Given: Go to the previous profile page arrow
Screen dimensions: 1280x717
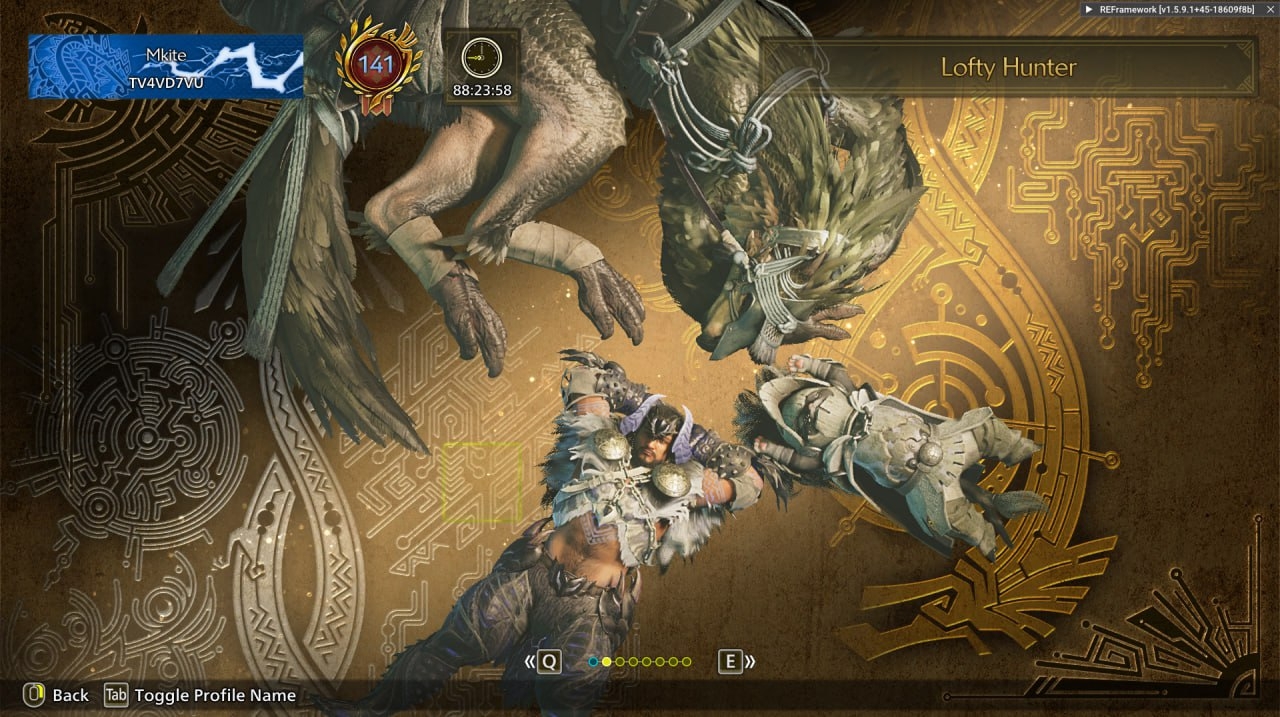Looking at the screenshot, I should pos(542,661).
